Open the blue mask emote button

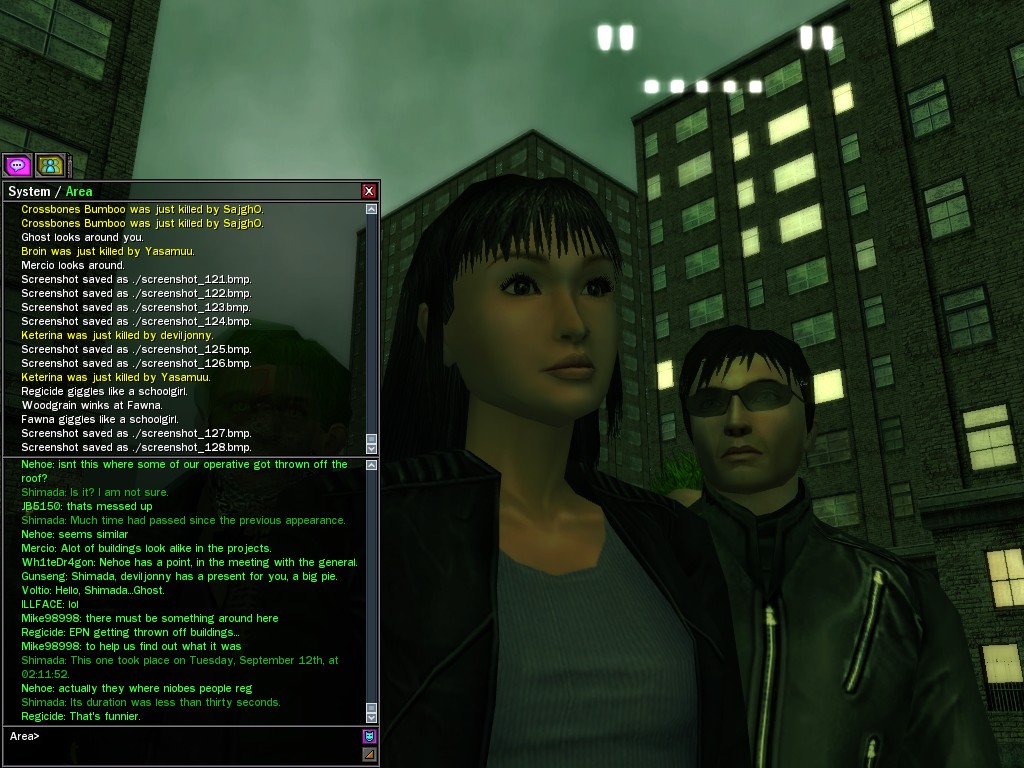(369, 737)
